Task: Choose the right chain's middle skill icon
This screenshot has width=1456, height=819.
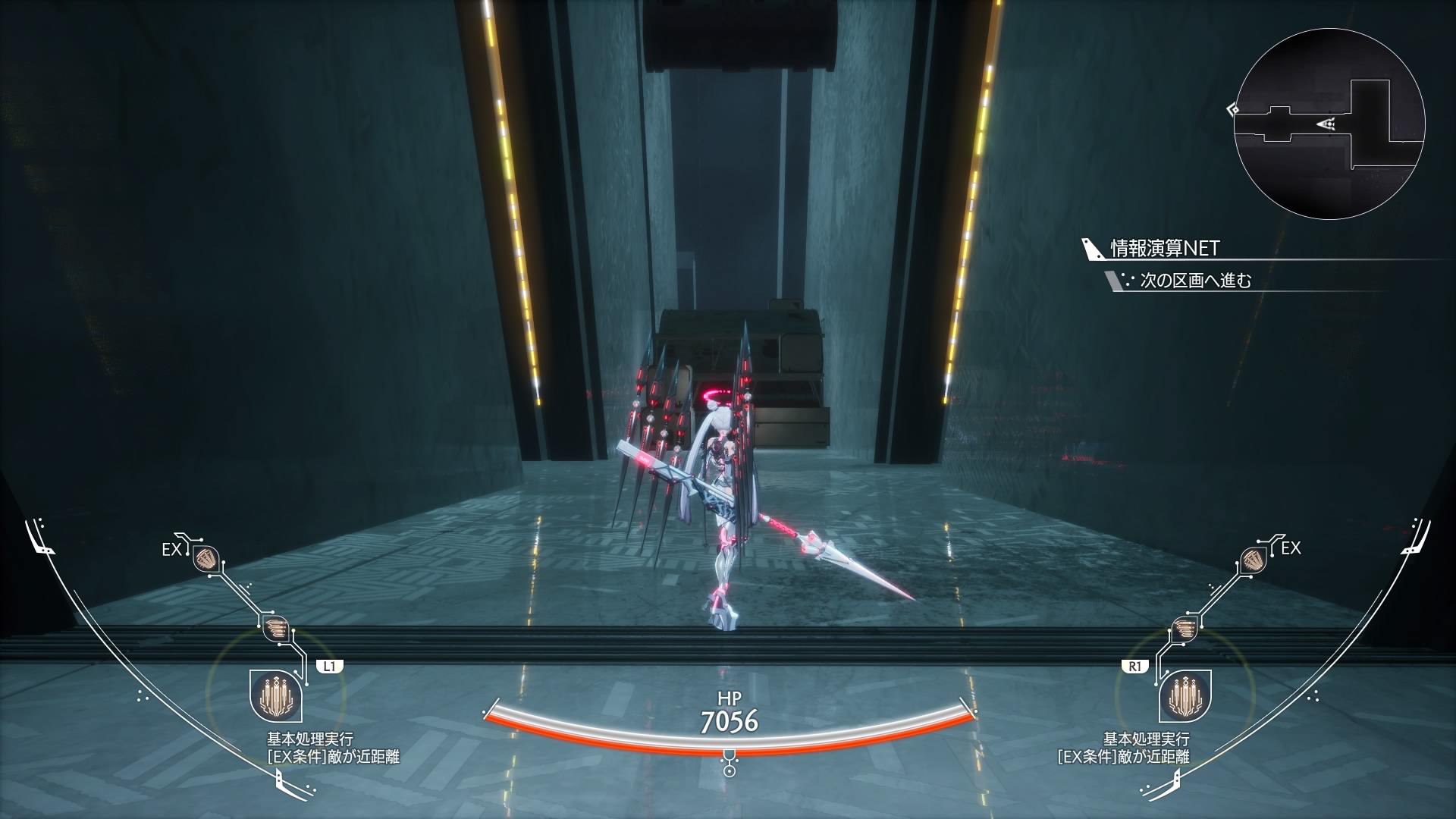Action: [1184, 628]
